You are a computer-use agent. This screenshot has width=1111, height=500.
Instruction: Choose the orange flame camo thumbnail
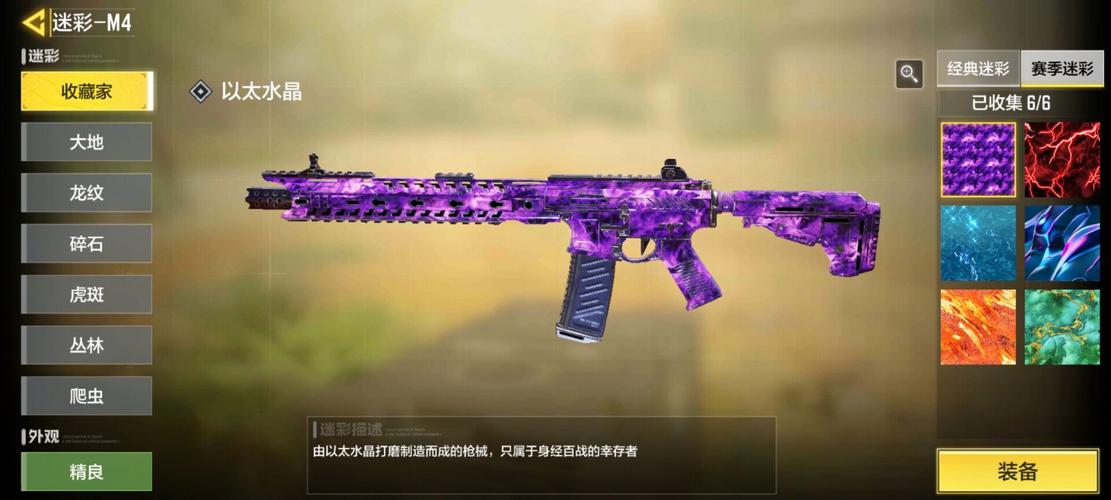pos(978,327)
